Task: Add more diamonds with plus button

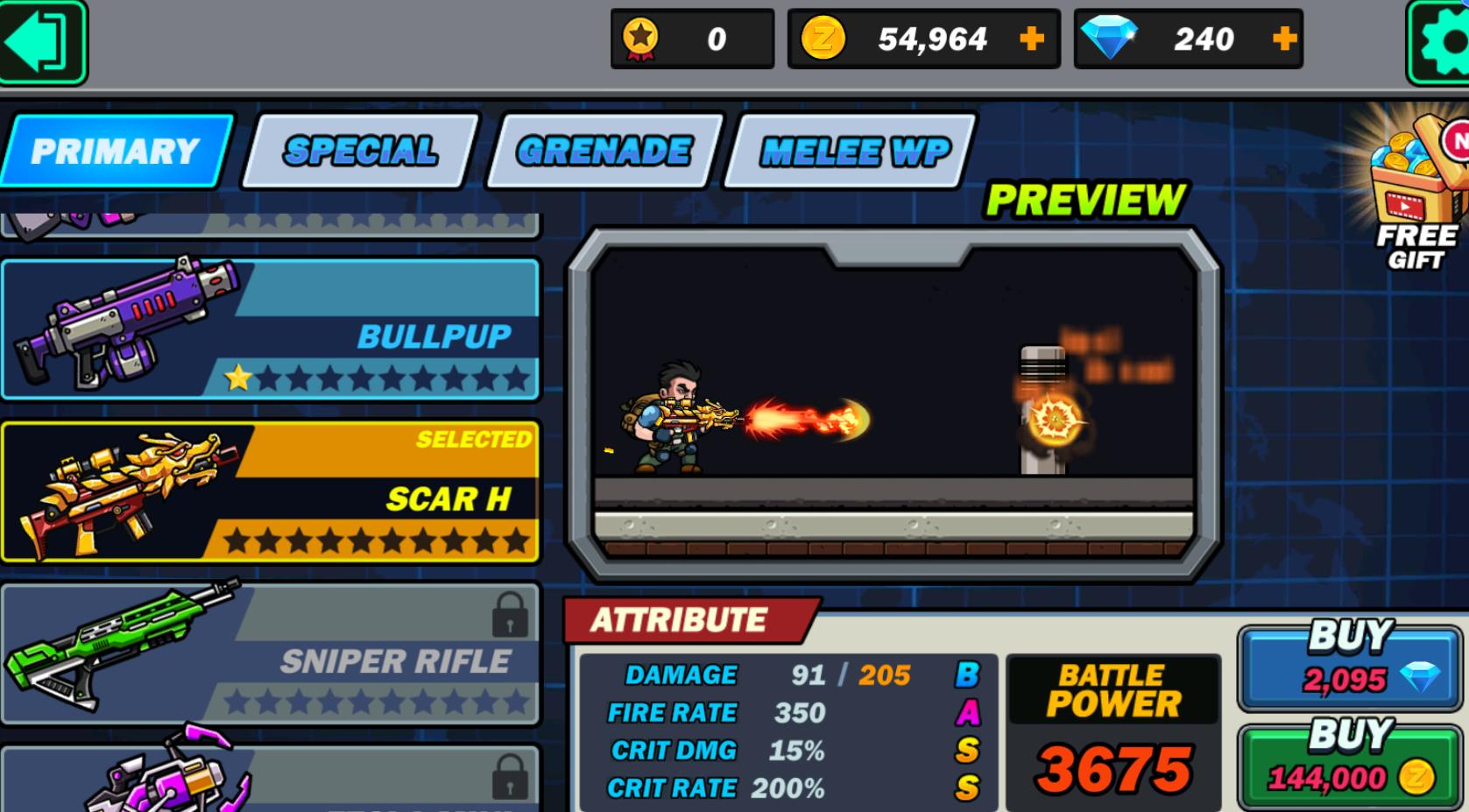Action: coord(1284,39)
